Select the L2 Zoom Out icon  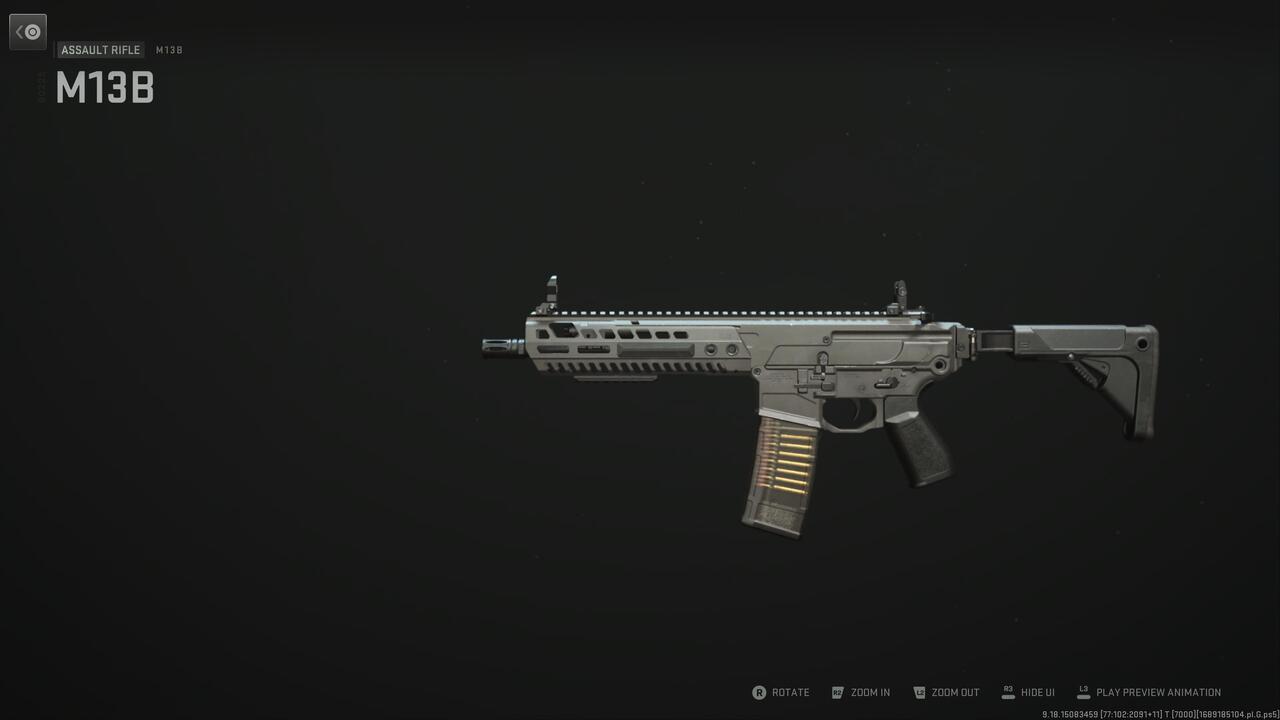pyautogui.click(x=918, y=692)
